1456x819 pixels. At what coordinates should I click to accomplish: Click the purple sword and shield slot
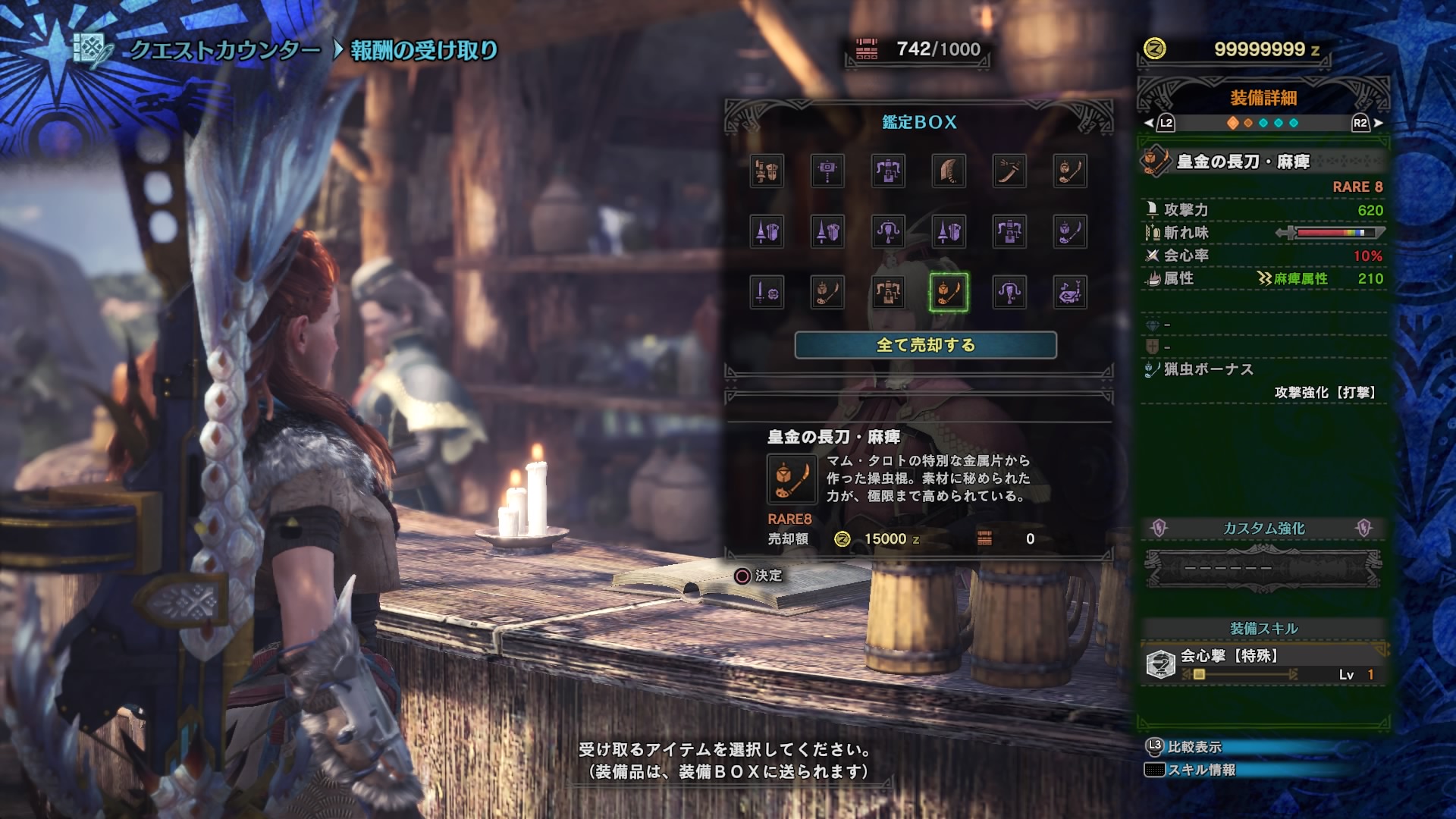click(767, 292)
